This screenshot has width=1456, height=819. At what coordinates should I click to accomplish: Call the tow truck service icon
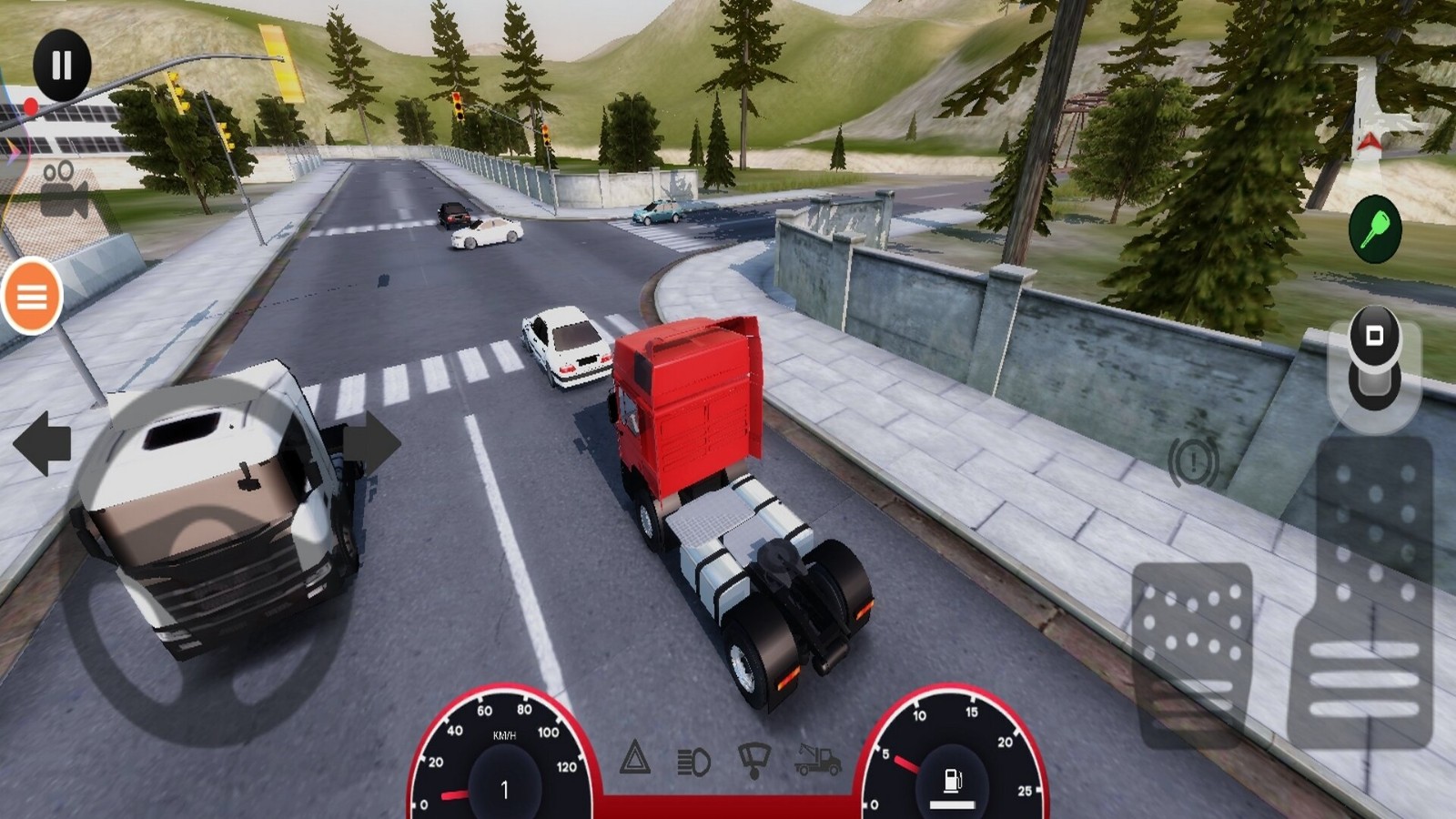click(816, 760)
